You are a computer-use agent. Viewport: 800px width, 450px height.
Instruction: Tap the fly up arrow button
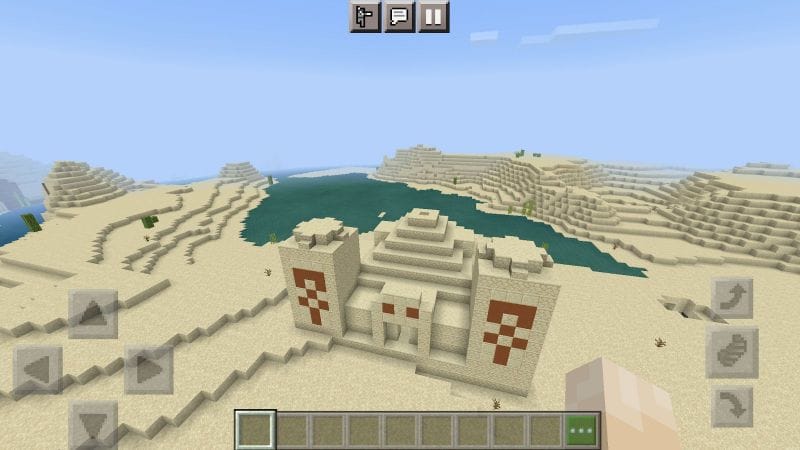click(x=731, y=299)
